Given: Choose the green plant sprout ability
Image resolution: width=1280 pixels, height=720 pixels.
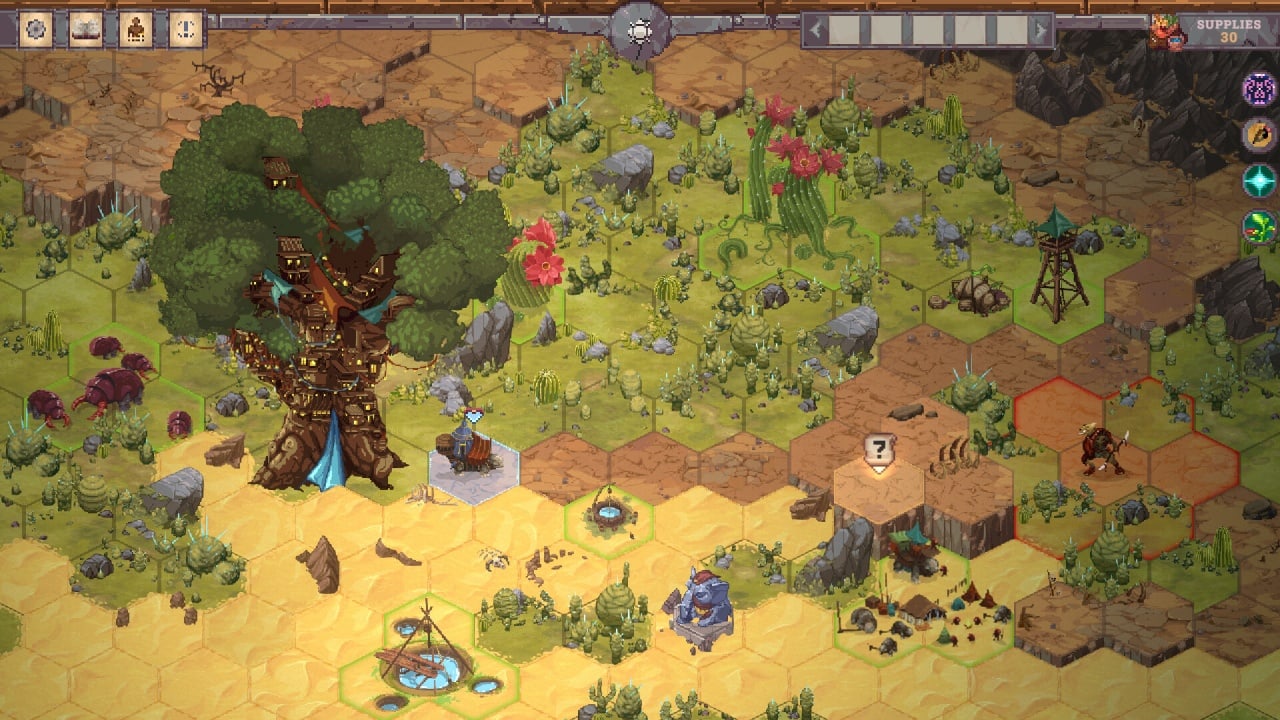Looking at the screenshot, I should tap(1259, 227).
